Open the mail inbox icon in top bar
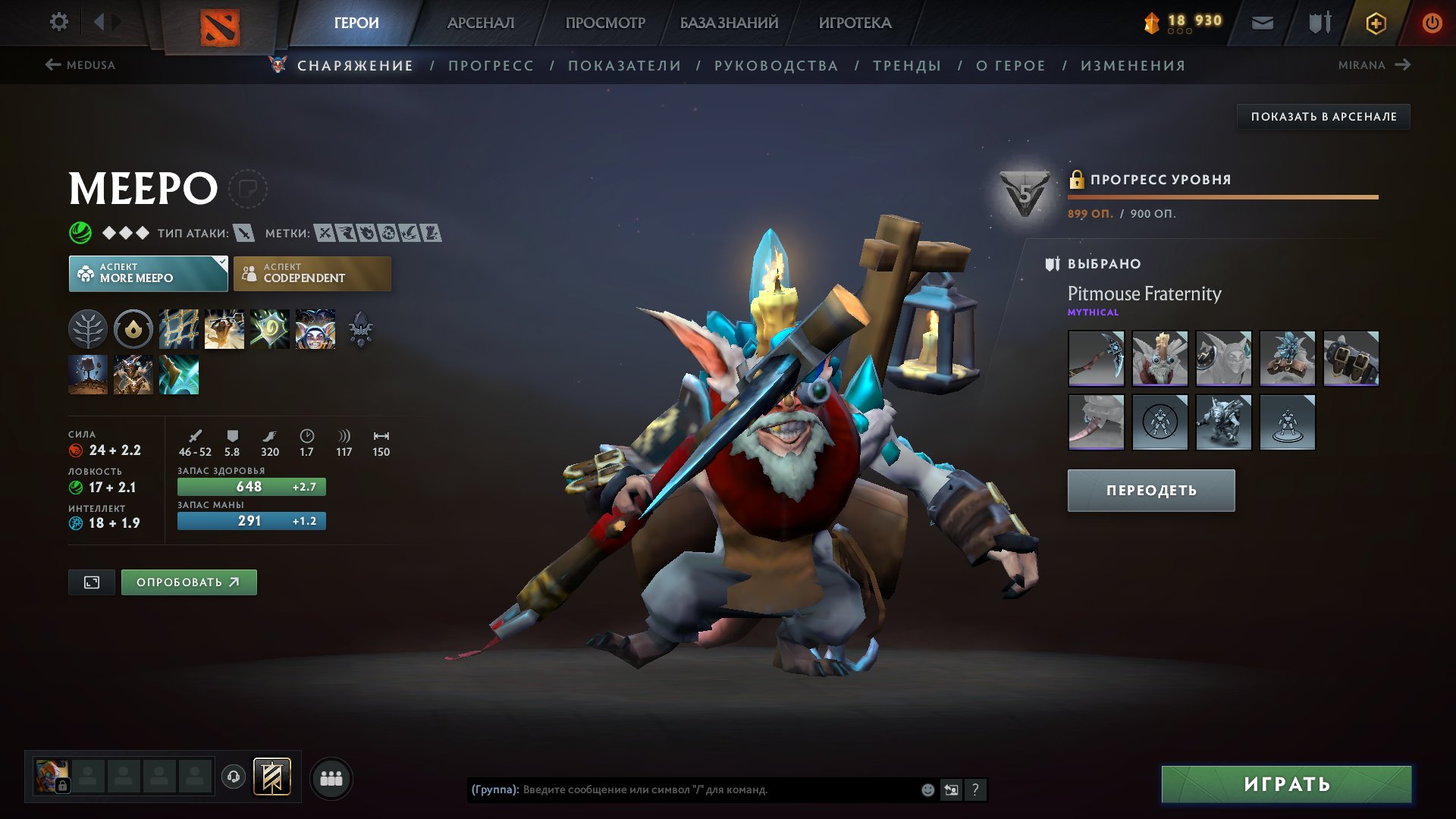Image resolution: width=1456 pixels, height=819 pixels. click(x=1263, y=22)
